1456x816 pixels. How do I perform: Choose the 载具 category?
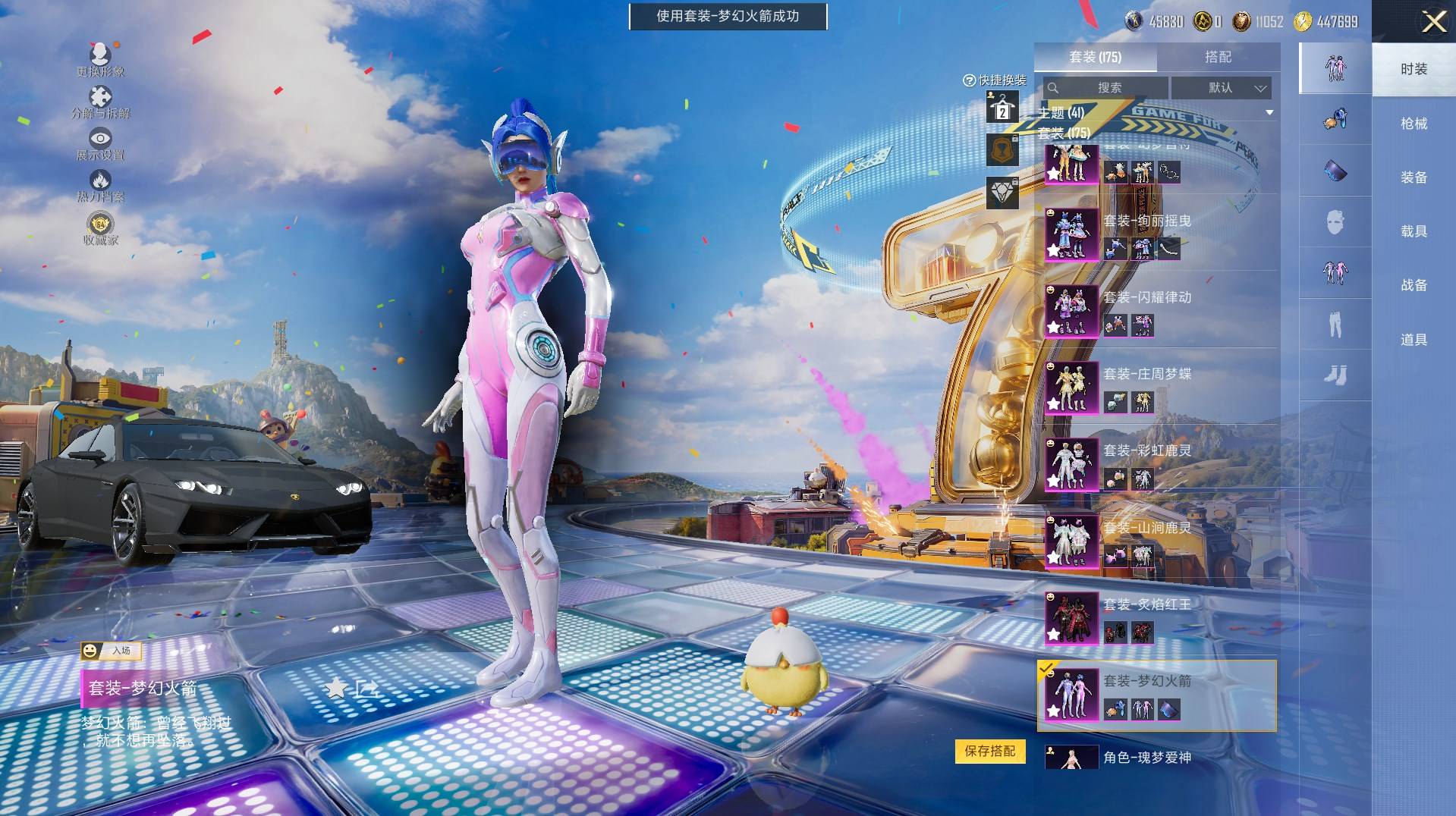click(1414, 231)
